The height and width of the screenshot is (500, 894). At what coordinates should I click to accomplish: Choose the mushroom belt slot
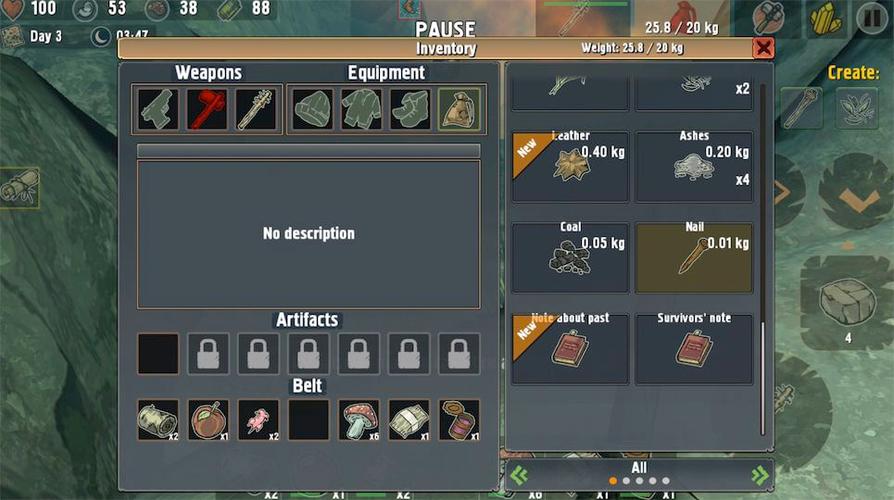click(x=359, y=420)
